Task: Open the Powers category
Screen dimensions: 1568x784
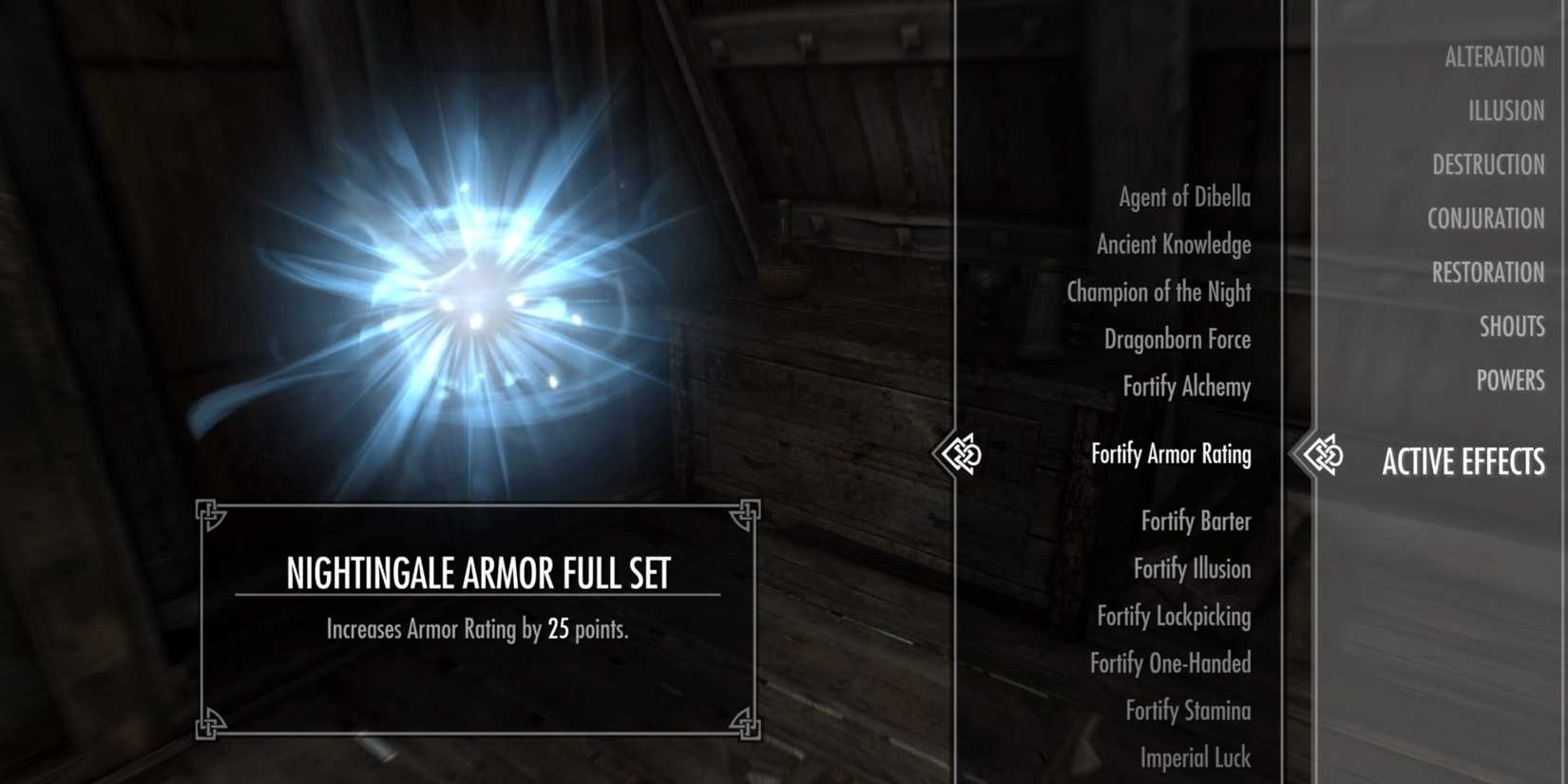Action: pos(1512,380)
